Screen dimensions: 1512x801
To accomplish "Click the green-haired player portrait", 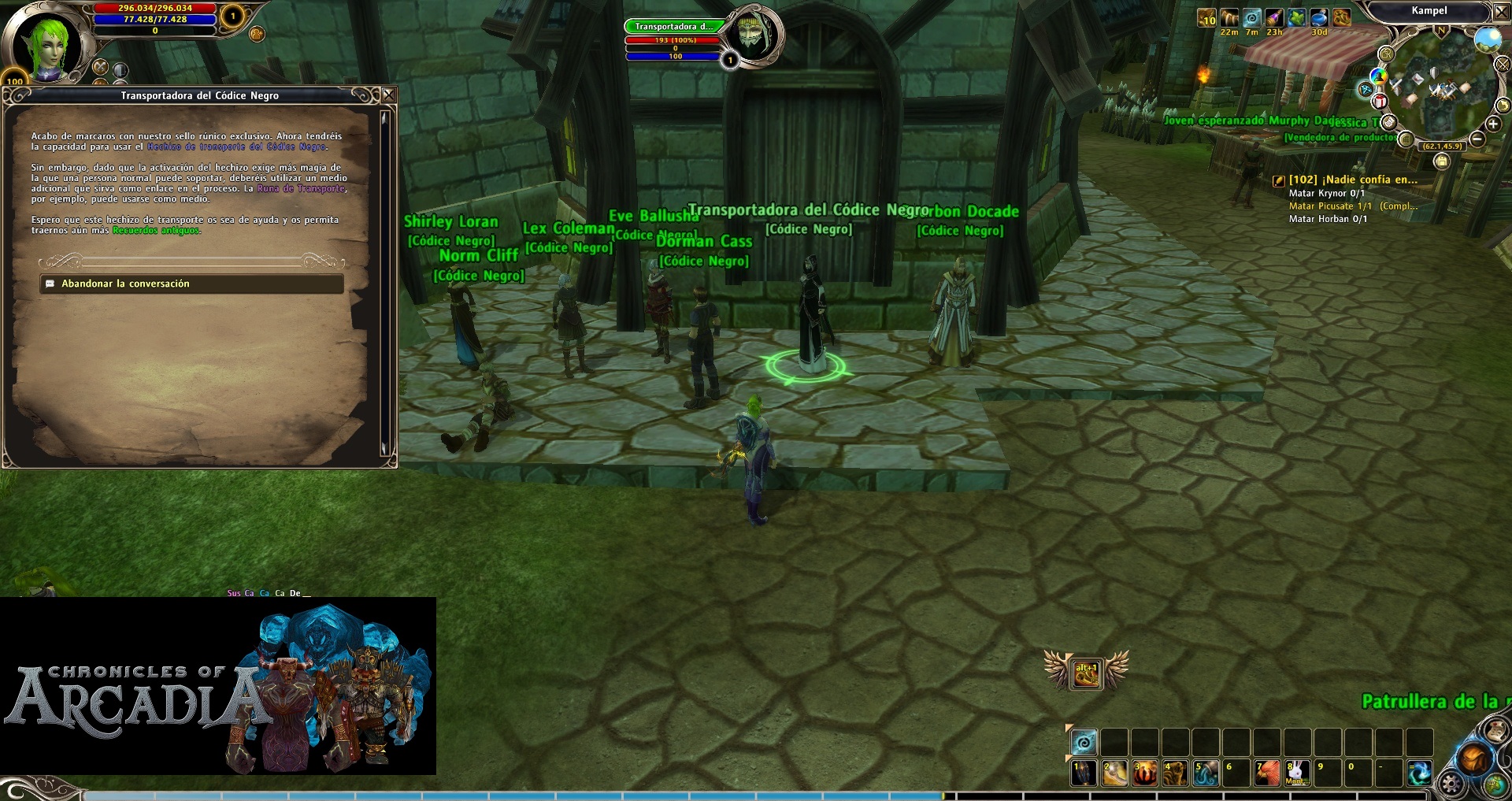I will pos(49,46).
